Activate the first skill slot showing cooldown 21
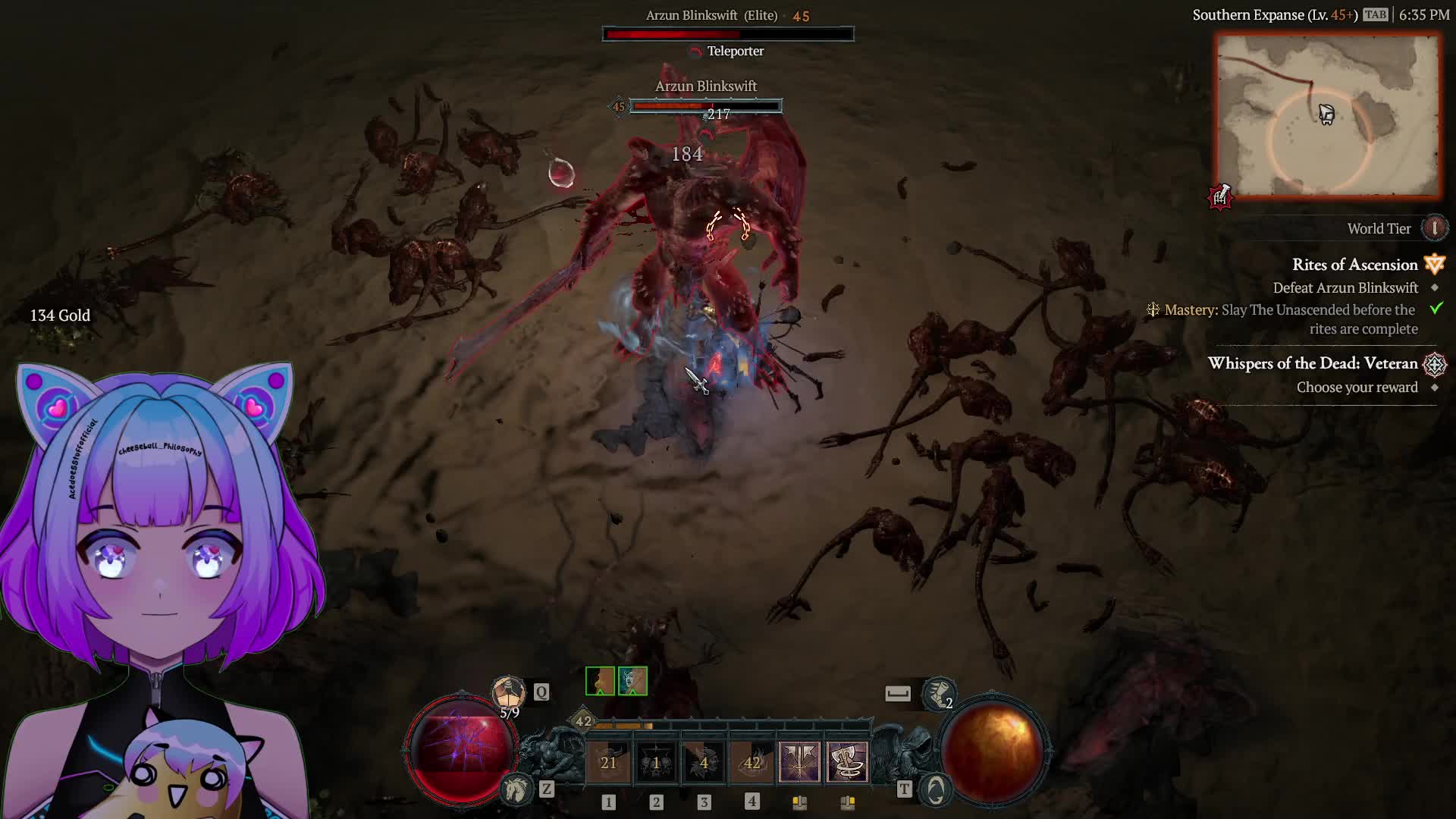Viewport: 1456px width, 819px height. (609, 762)
